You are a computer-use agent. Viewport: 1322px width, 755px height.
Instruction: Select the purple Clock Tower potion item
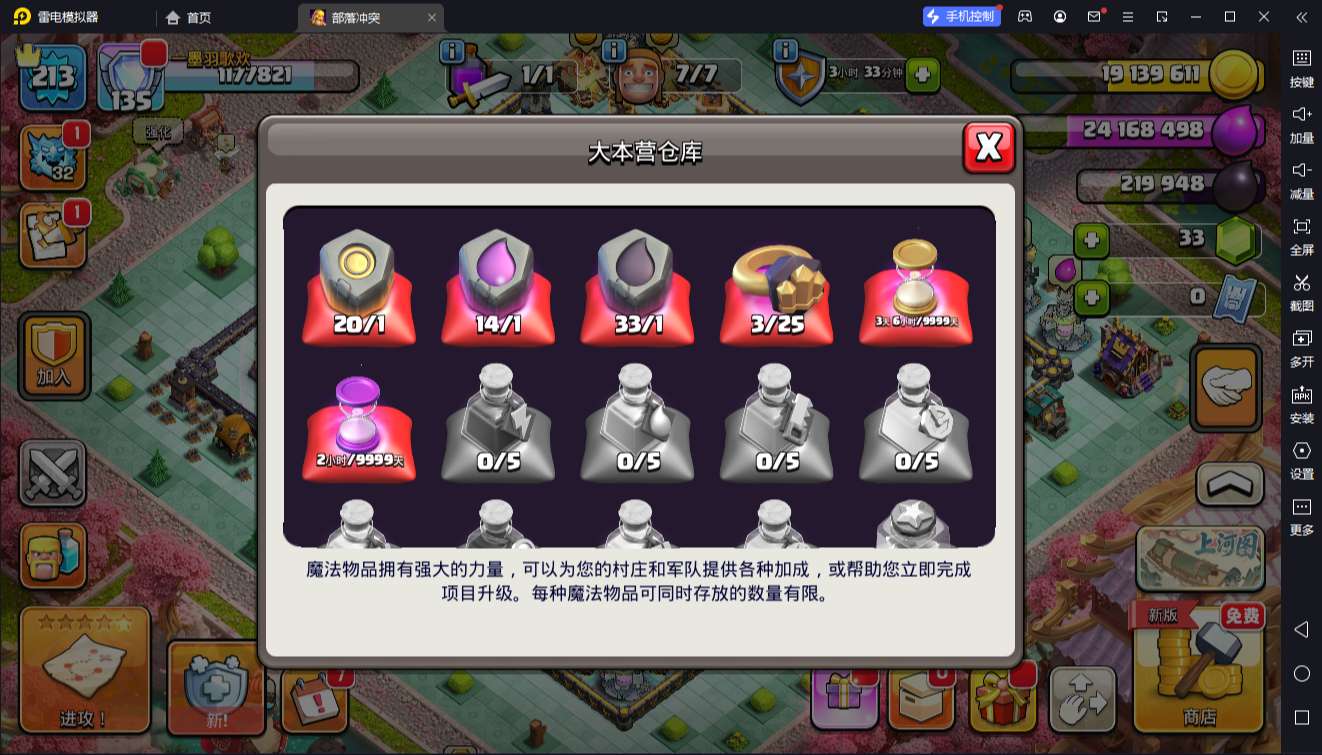point(358,425)
